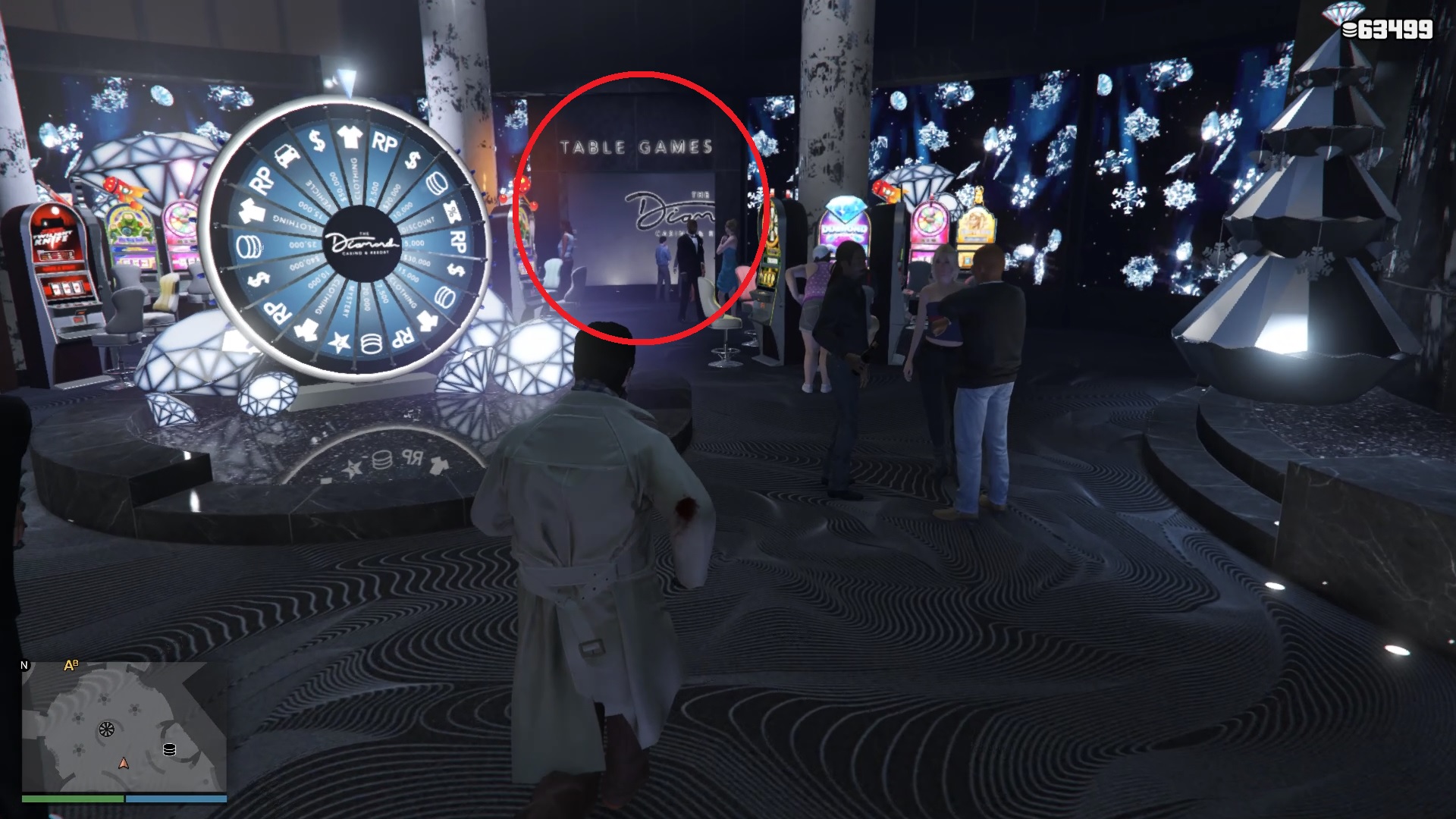
Task: Select the A waypoint marker on the minimap
Action: point(68,667)
